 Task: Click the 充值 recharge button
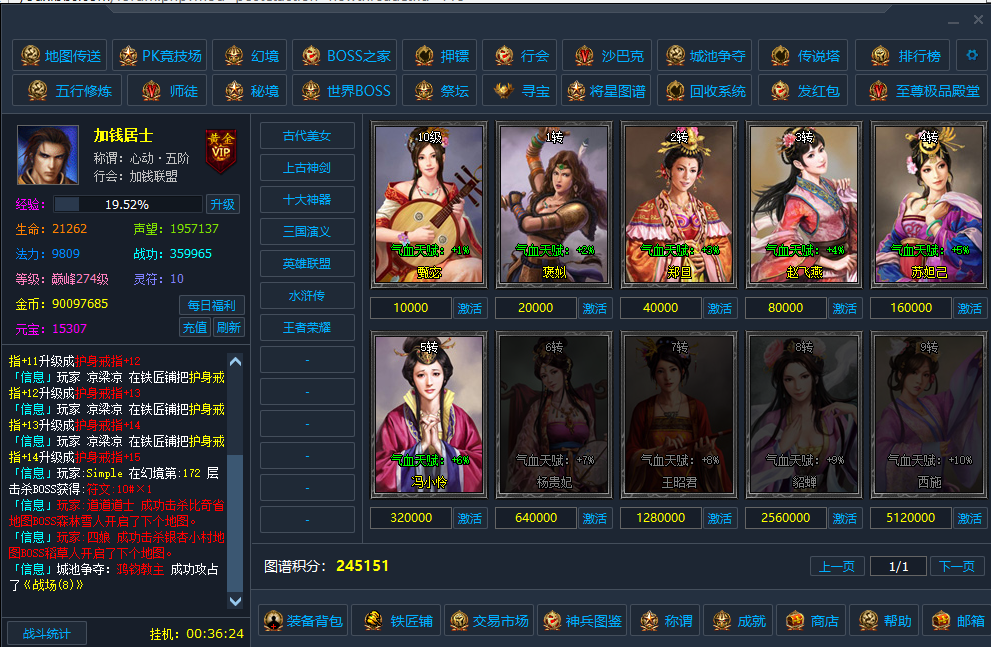coord(195,327)
